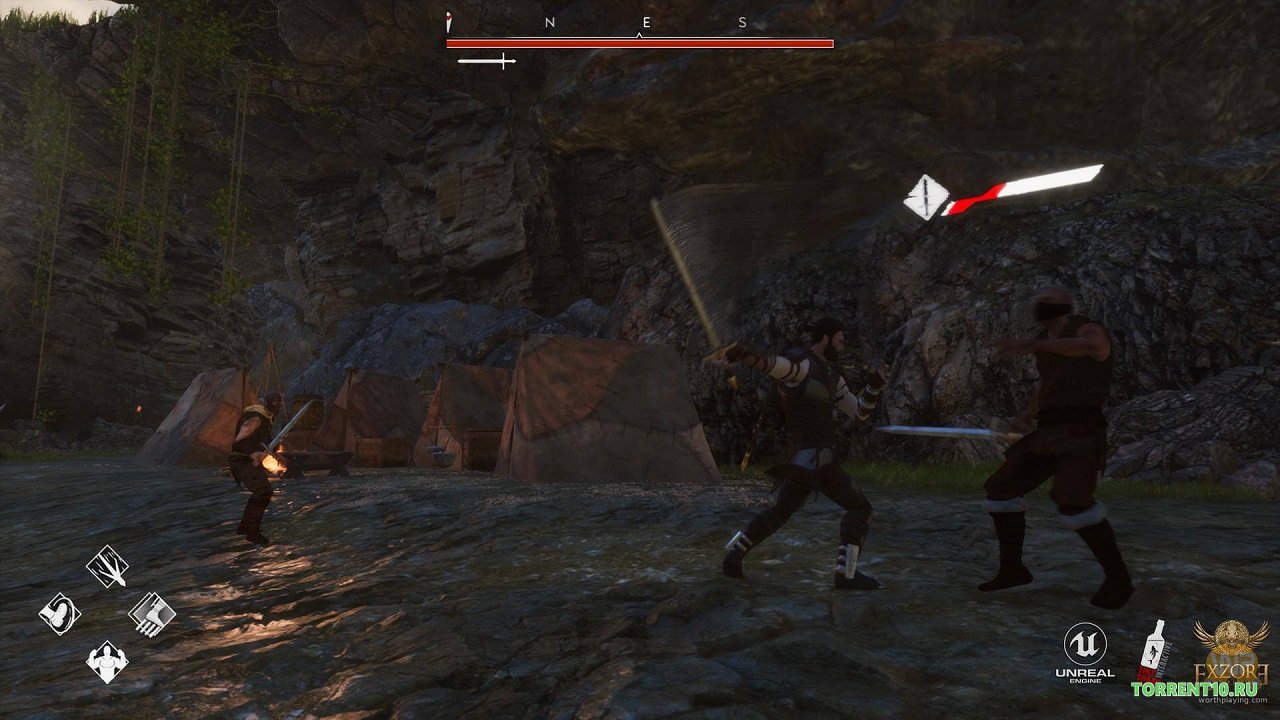Trigger the dashing foot ability icon
The height and width of the screenshot is (720, 1280).
(152, 613)
